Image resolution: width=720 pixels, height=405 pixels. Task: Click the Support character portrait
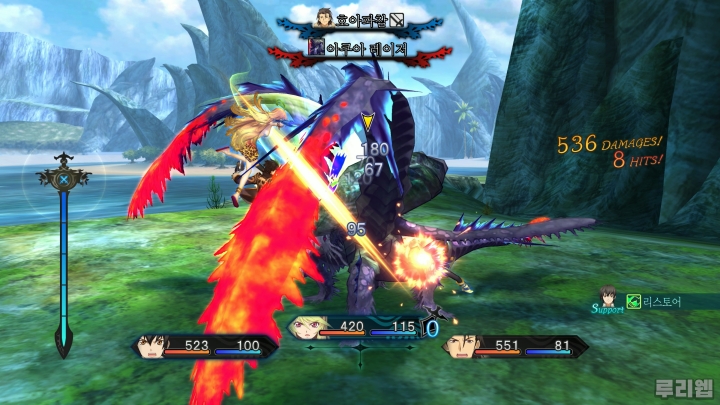point(607,296)
